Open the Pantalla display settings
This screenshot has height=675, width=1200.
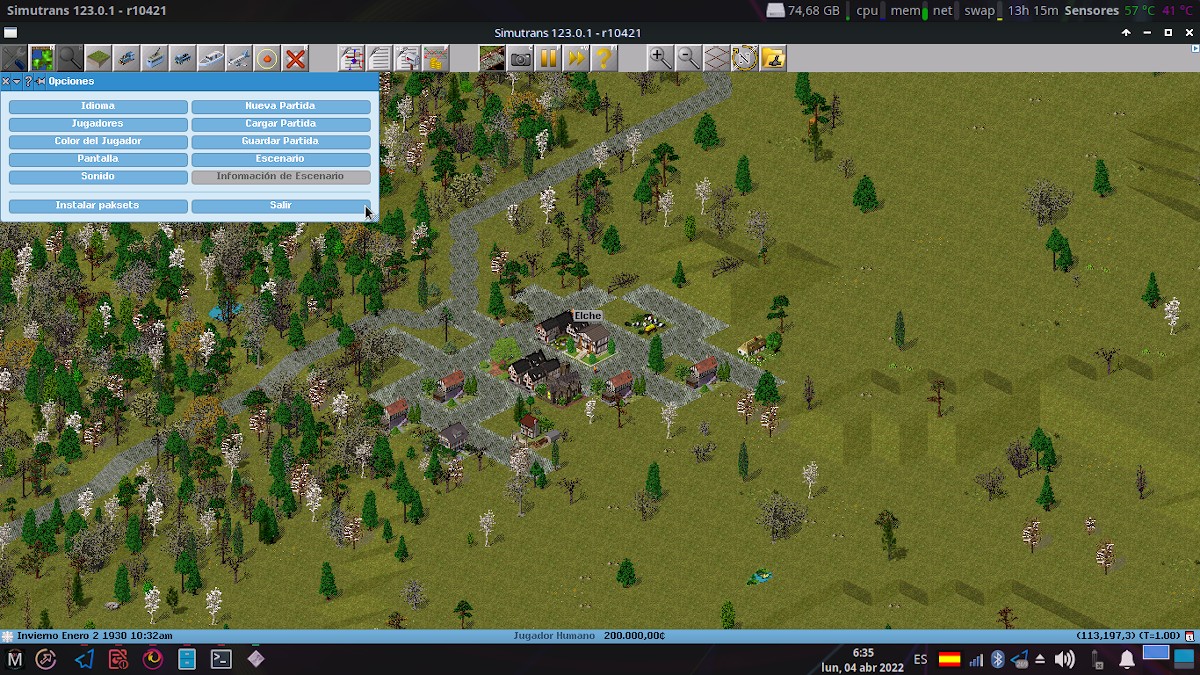pos(98,159)
